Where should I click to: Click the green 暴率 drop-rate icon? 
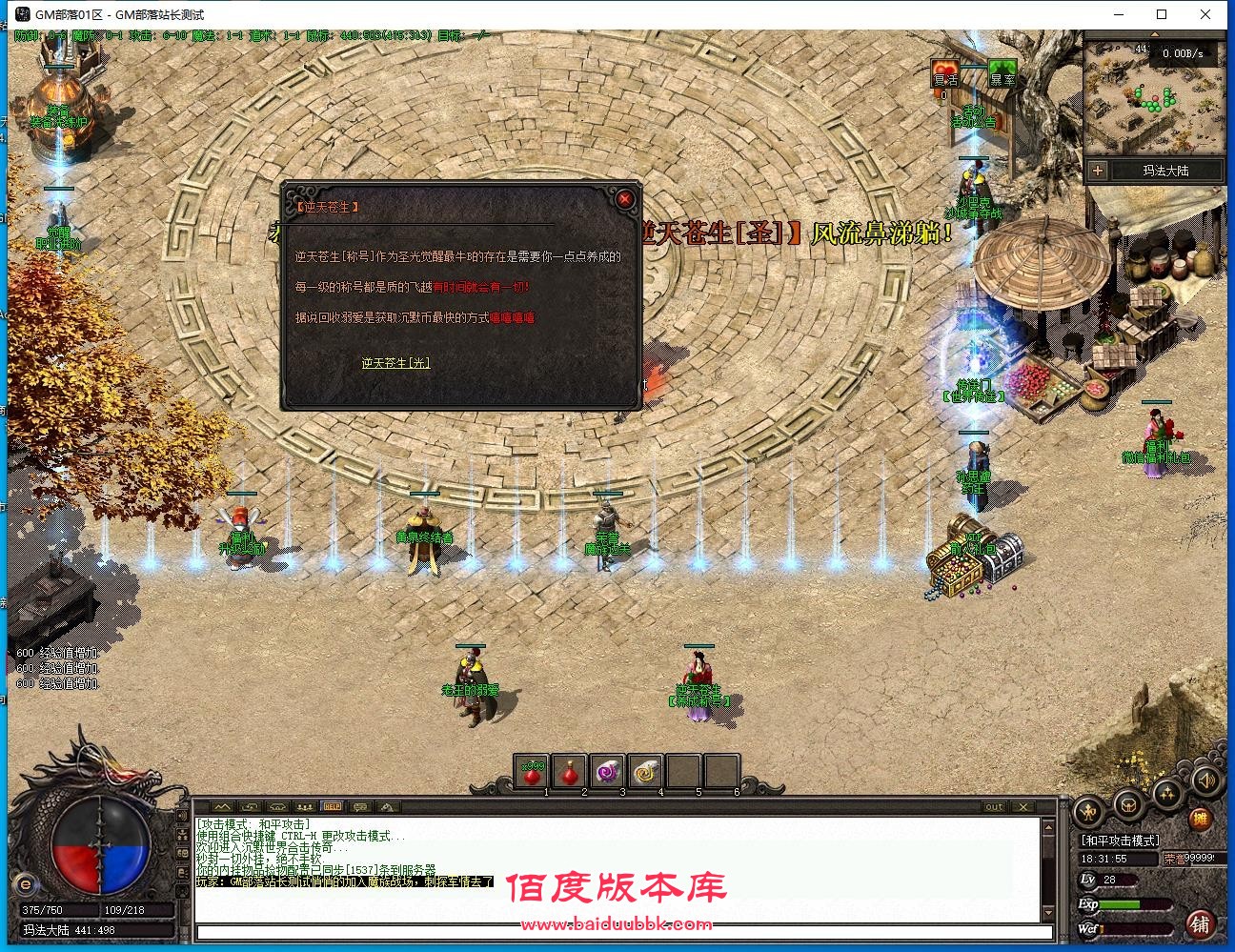1002,72
